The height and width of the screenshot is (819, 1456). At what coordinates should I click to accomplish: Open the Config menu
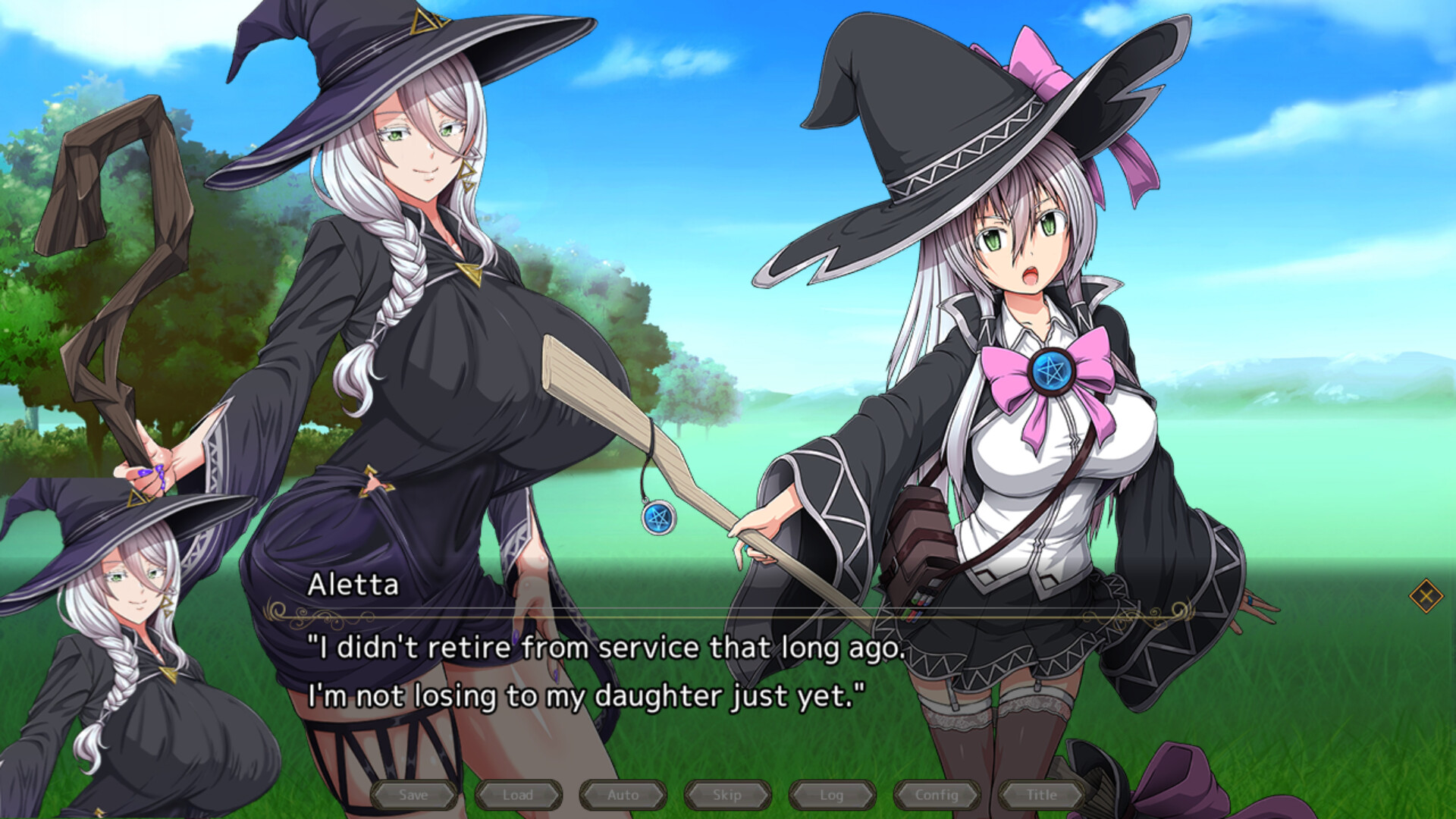pyautogui.click(x=937, y=795)
